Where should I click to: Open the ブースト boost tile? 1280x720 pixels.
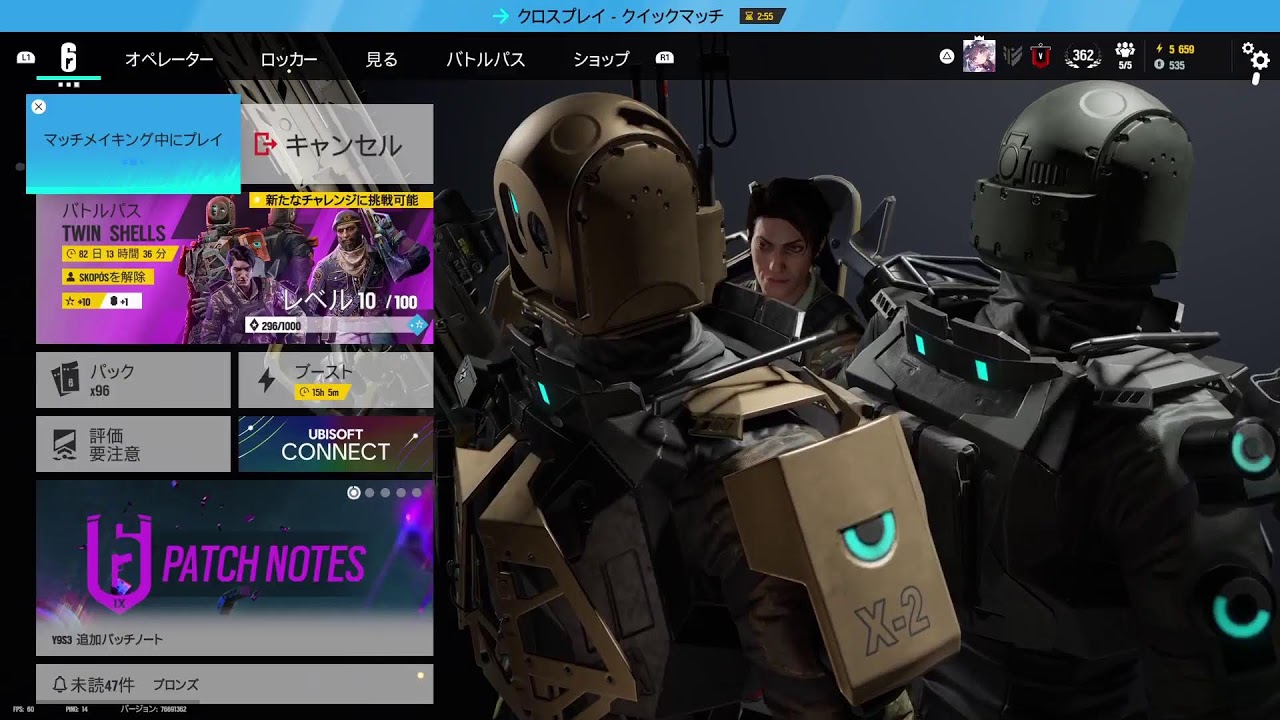(334, 379)
